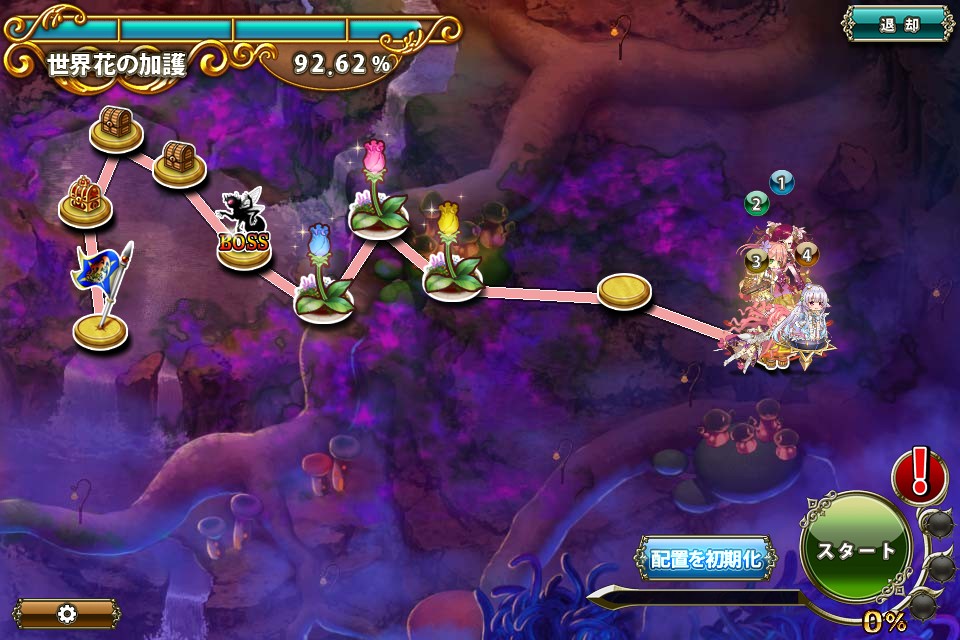Click the green スタート start button
The height and width of the screenshot is (640, 960).
pos(856,549)
